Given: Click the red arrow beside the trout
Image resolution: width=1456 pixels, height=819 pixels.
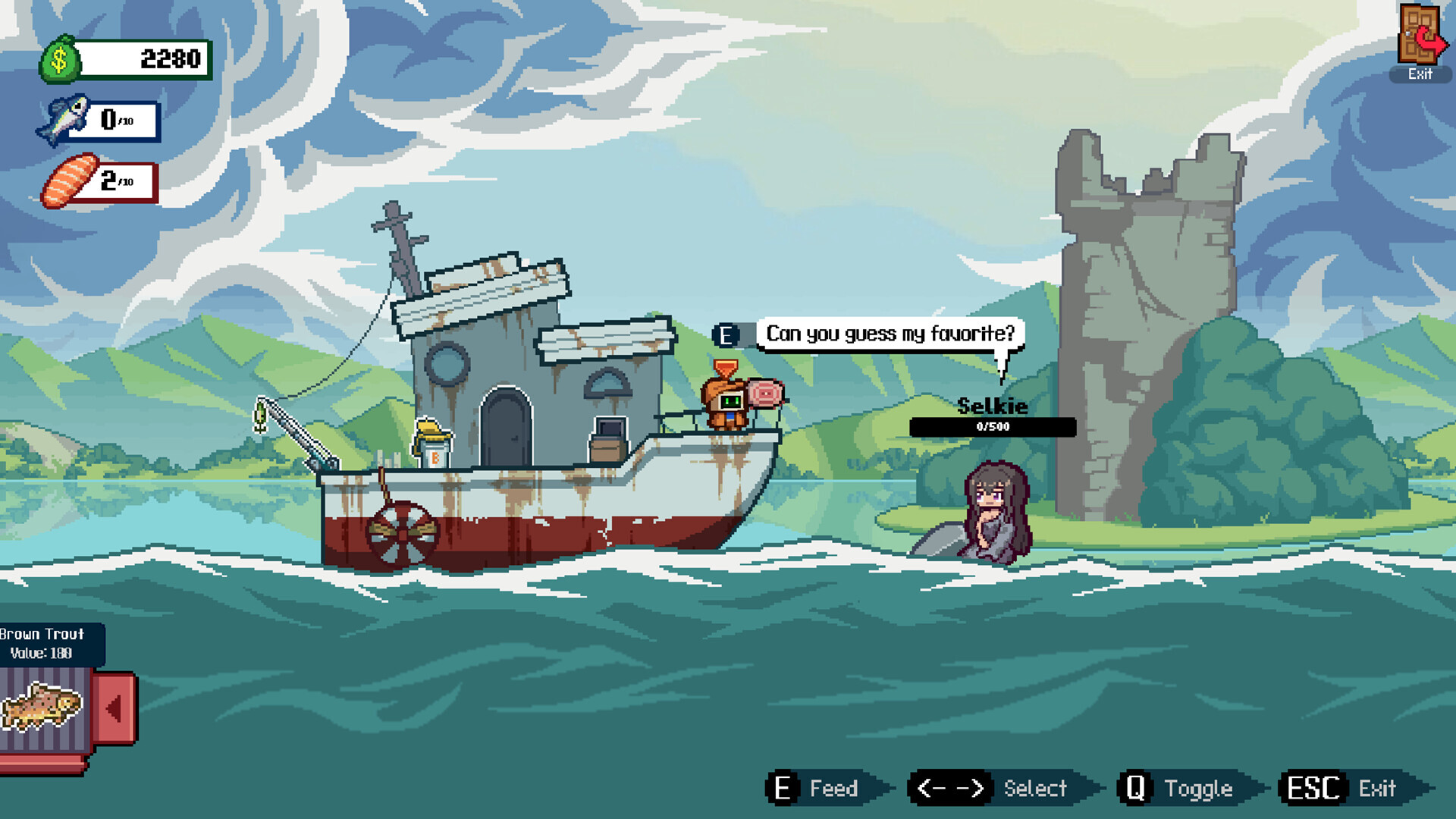Looking at the screenshot, I should [x=115, y=708].
